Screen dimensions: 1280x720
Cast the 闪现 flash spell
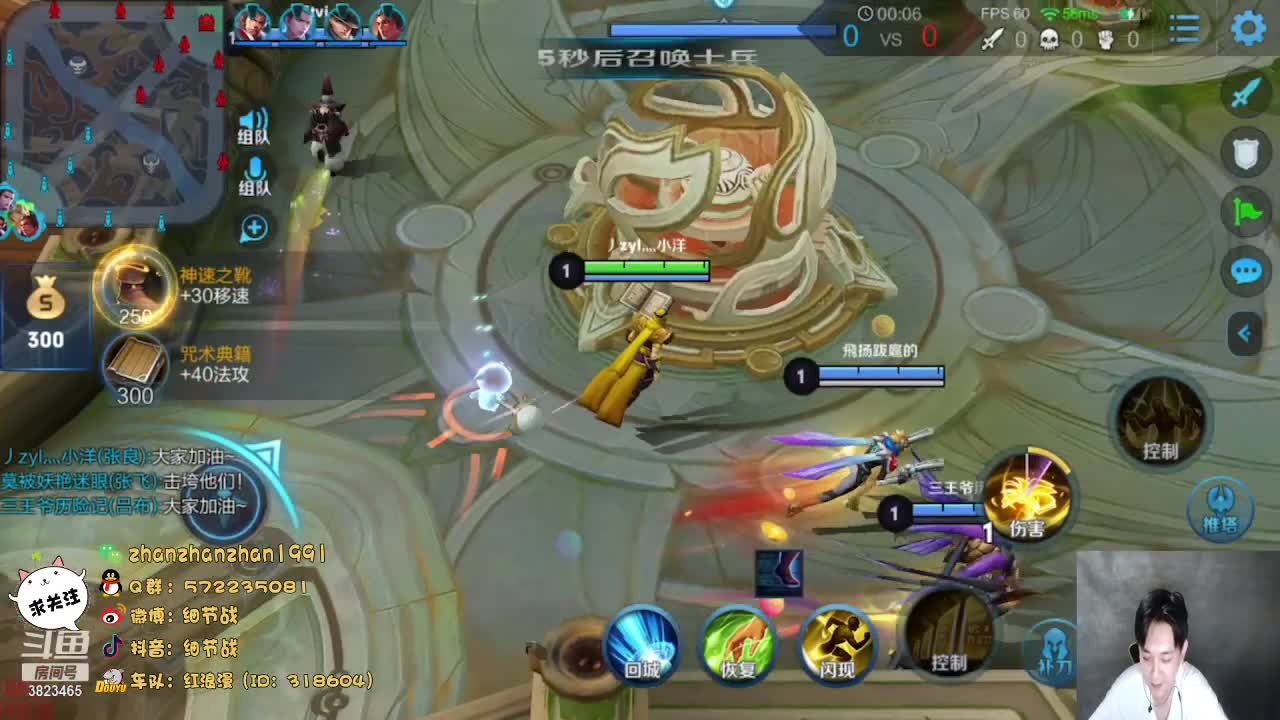(x=836, y=643)
